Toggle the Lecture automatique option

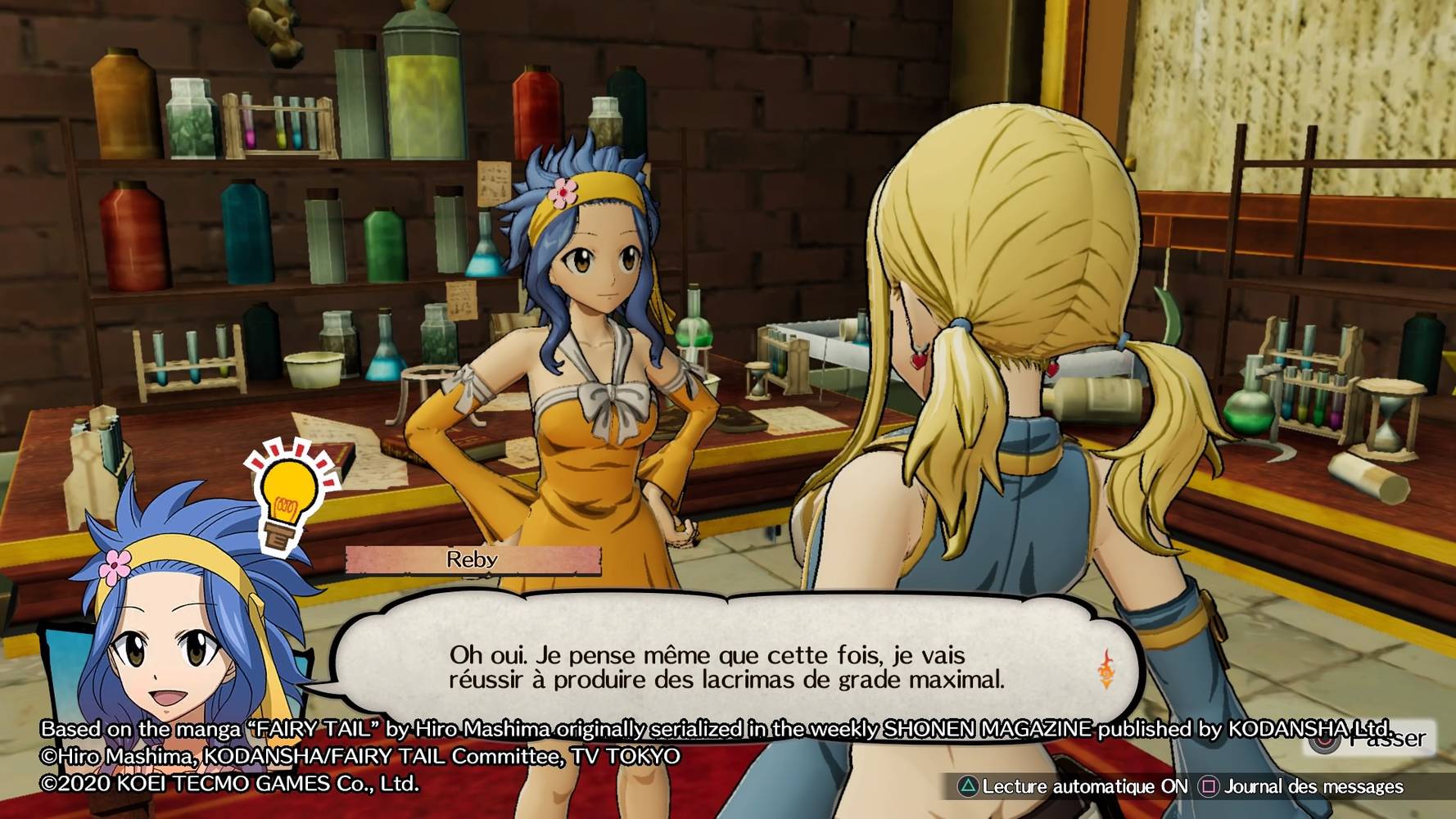[1073, 787]
